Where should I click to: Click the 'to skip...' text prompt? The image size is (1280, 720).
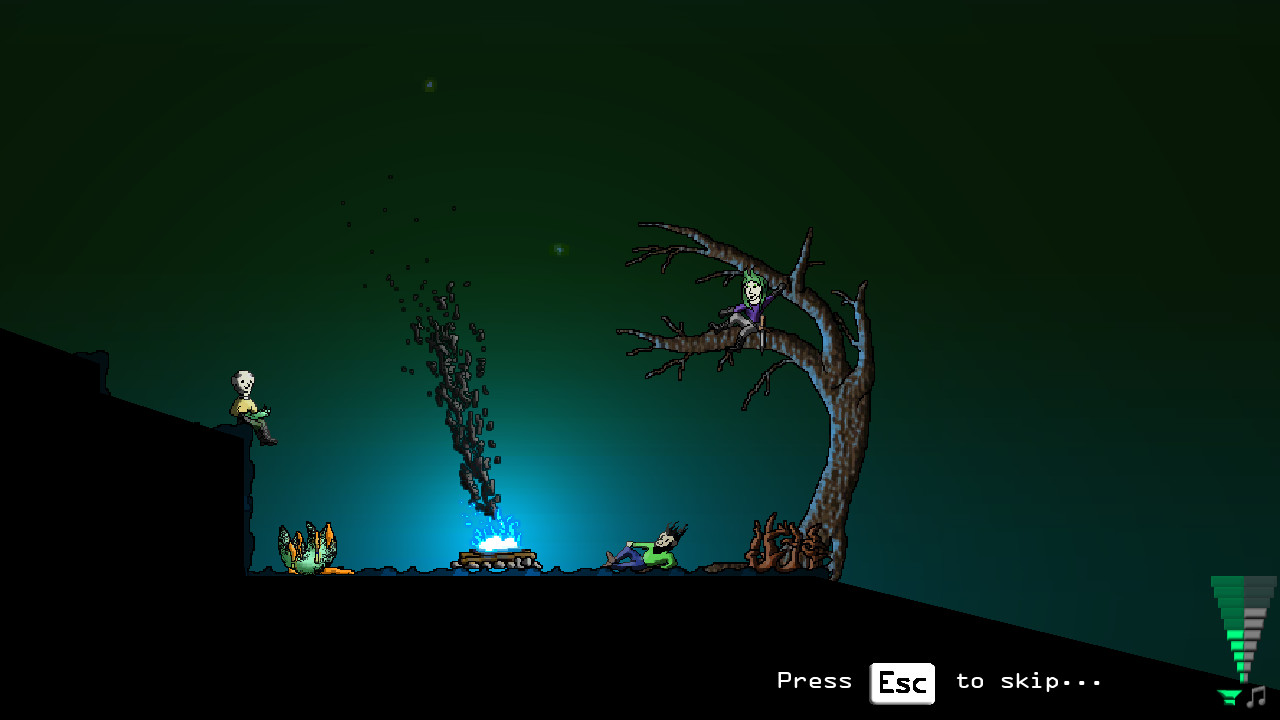1028,682
